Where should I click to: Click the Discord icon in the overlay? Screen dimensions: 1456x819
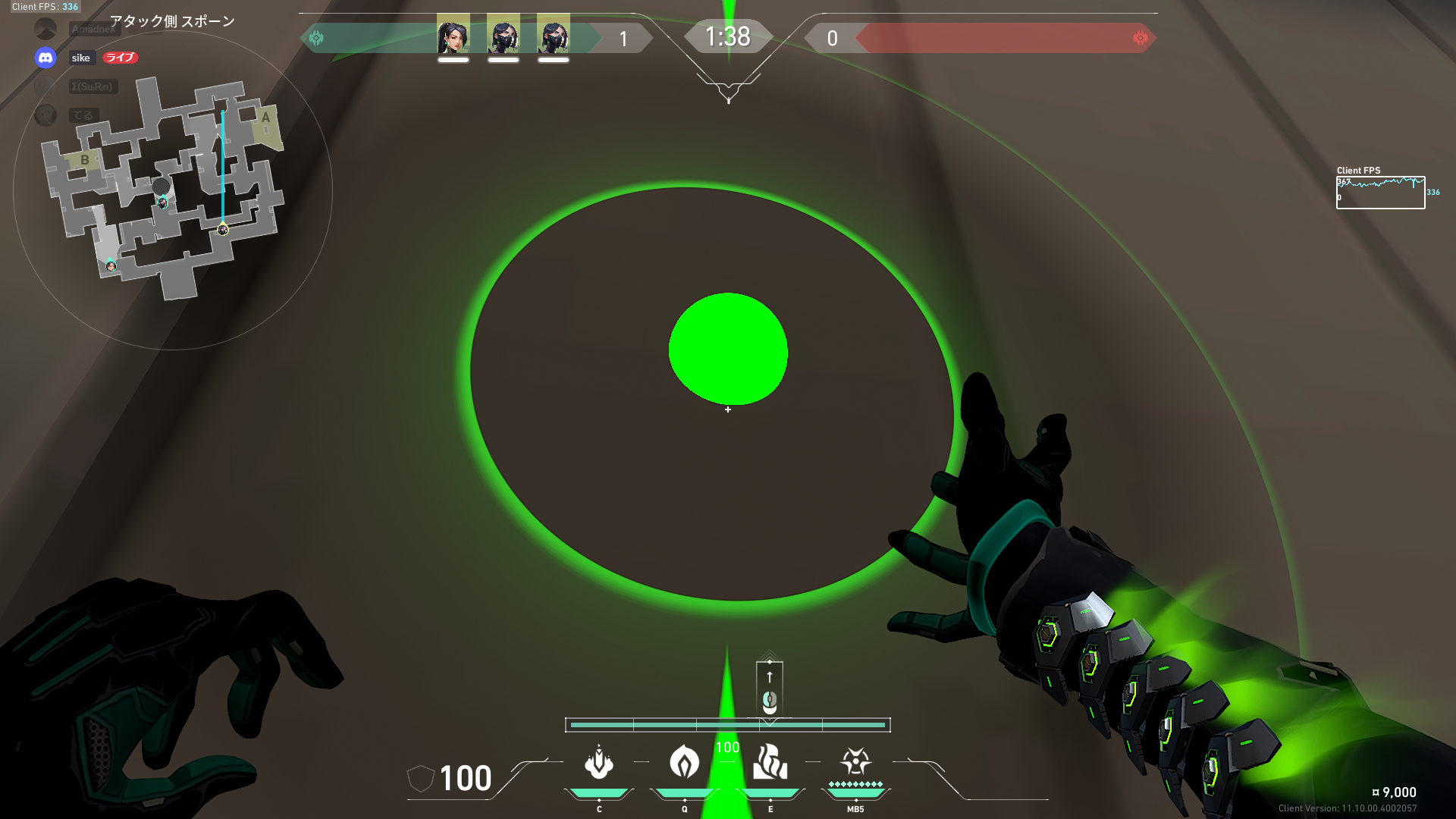click(45, 58)
